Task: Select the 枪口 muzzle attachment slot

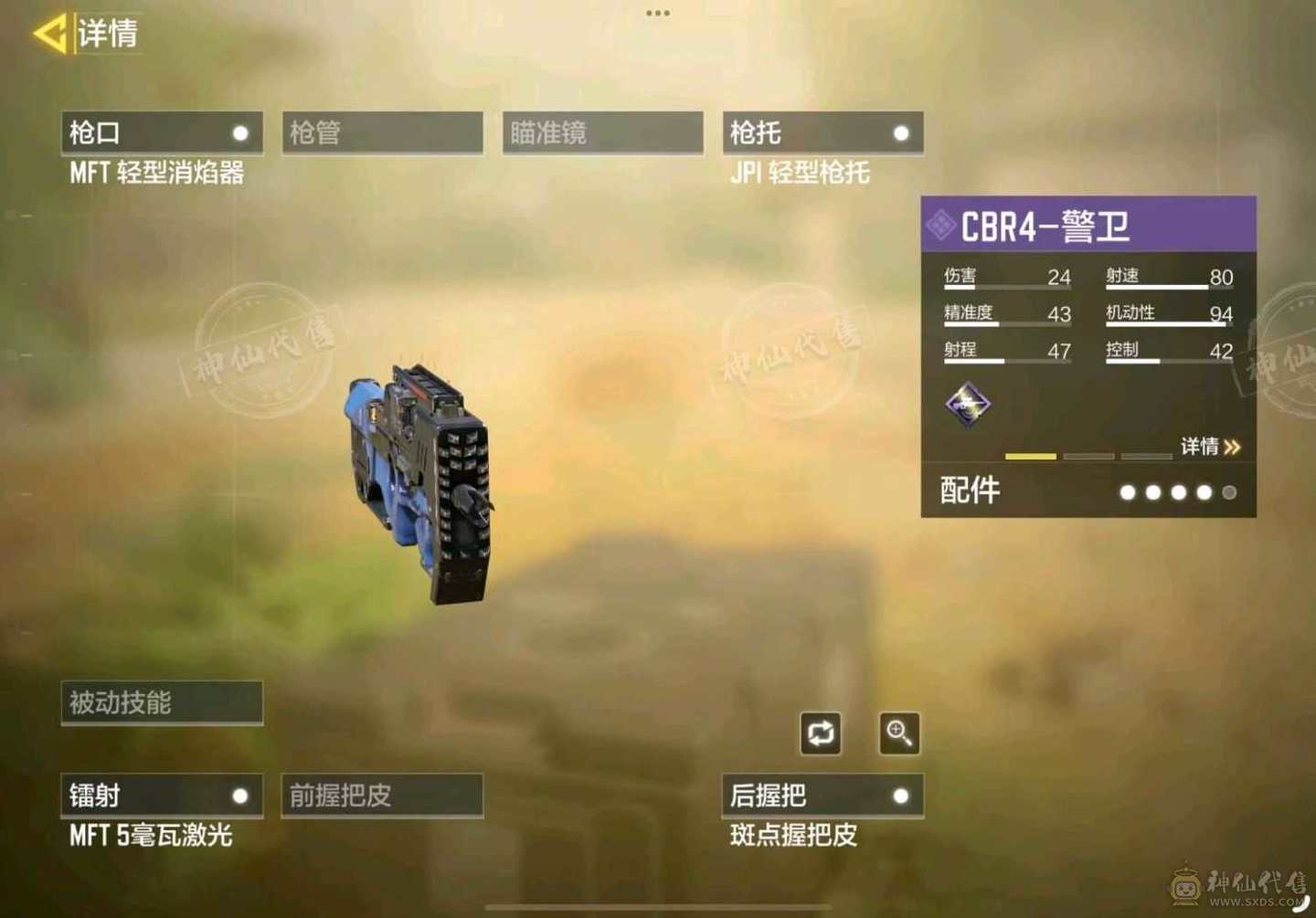Action: [161, 132]
